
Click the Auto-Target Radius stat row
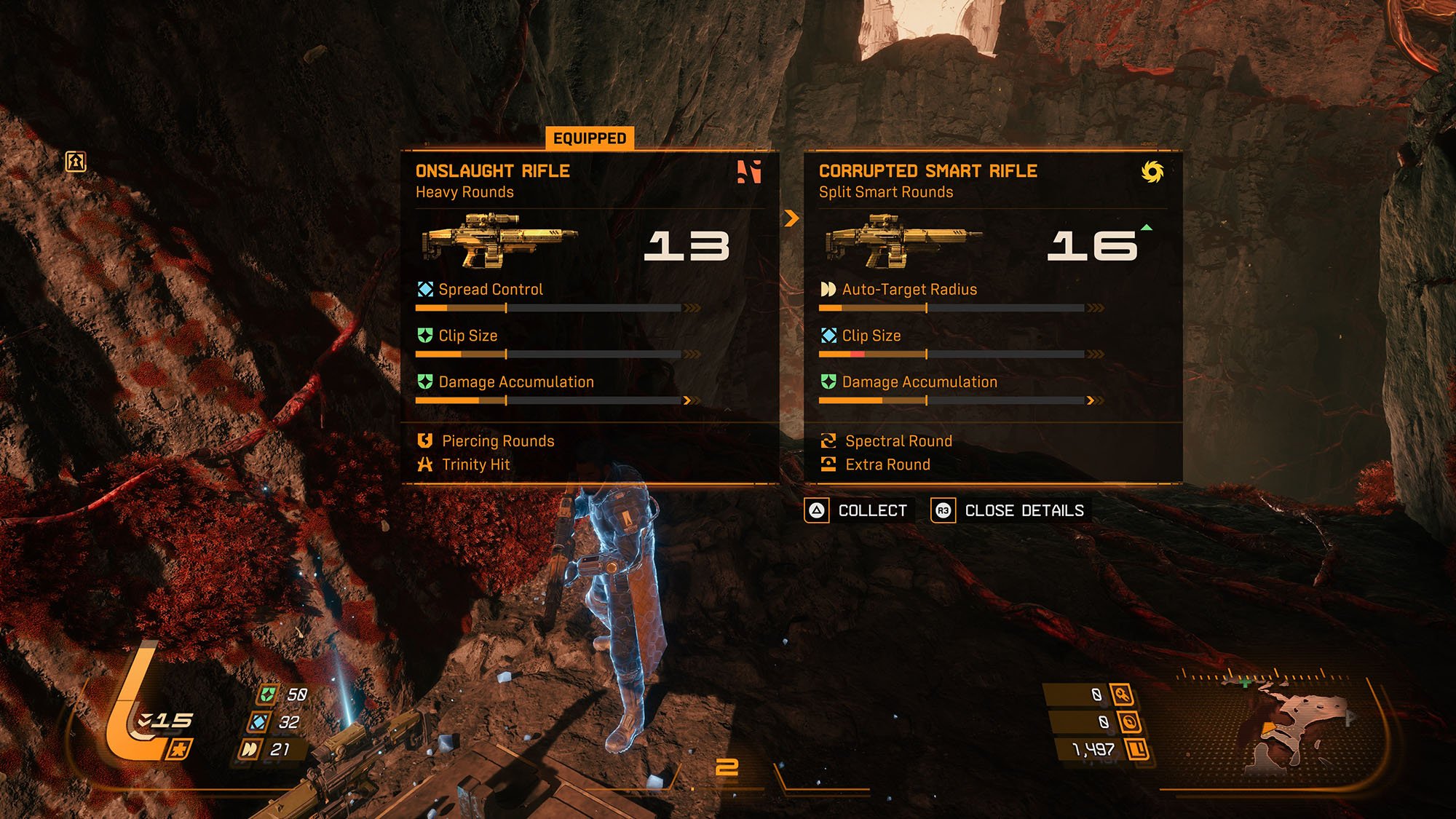[x=908, y=290]
